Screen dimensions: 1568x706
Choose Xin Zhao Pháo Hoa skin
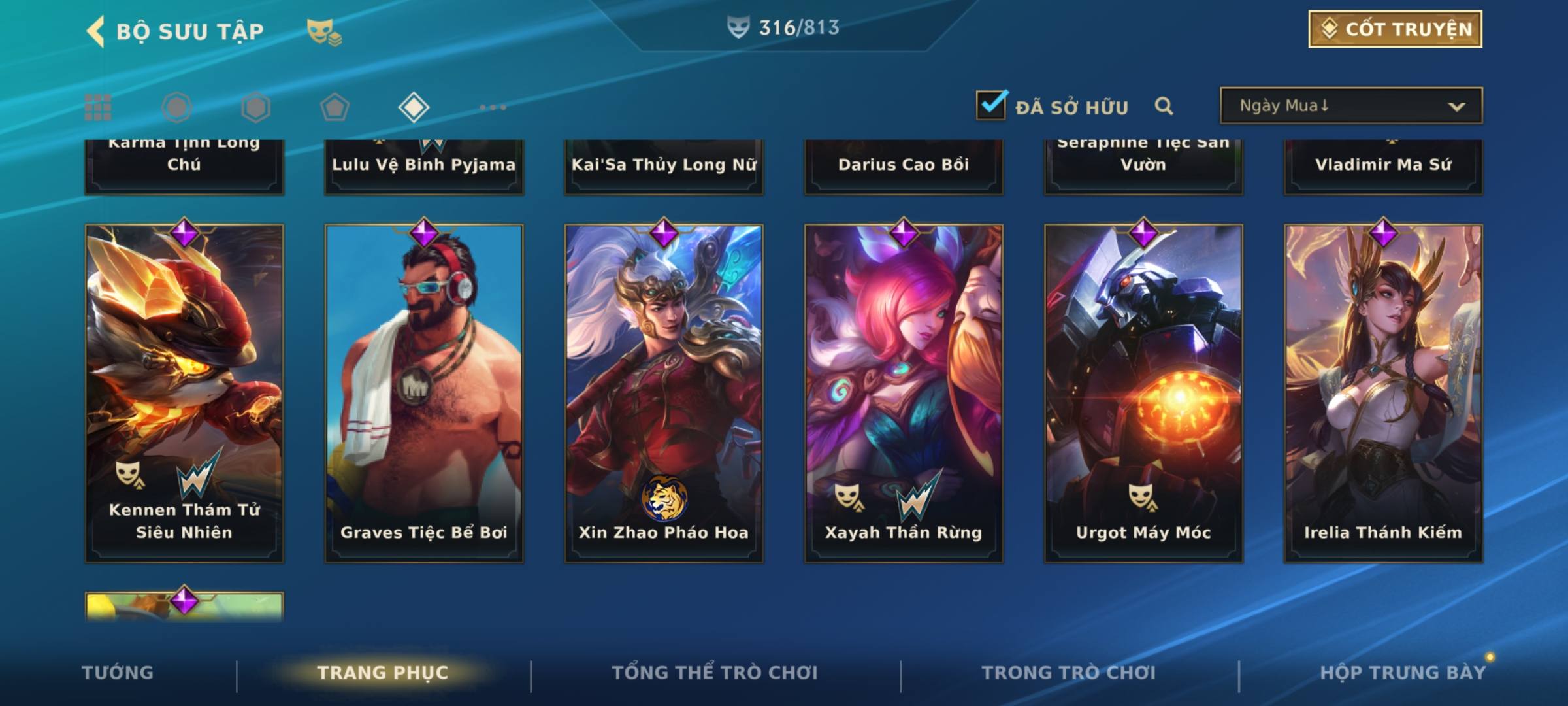click(x=664, y=392)
